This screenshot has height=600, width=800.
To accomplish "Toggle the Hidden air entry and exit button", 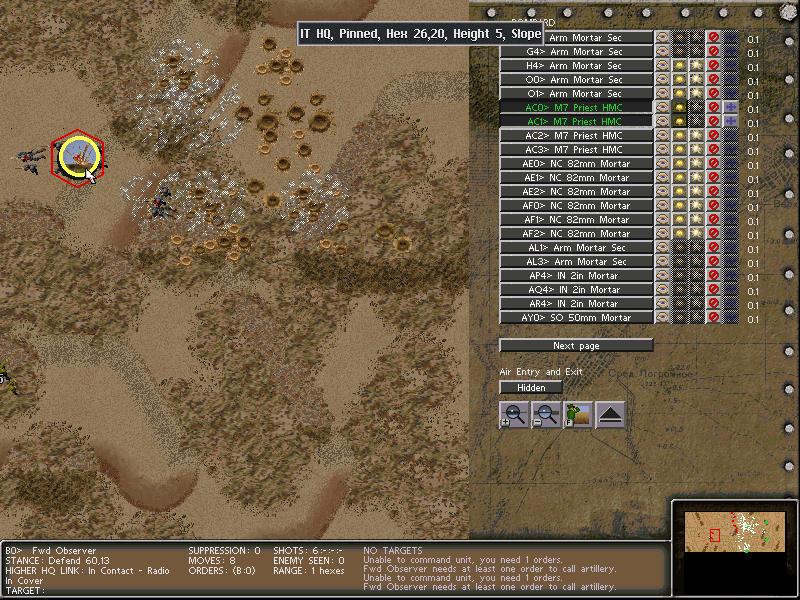I will (531, 388).
